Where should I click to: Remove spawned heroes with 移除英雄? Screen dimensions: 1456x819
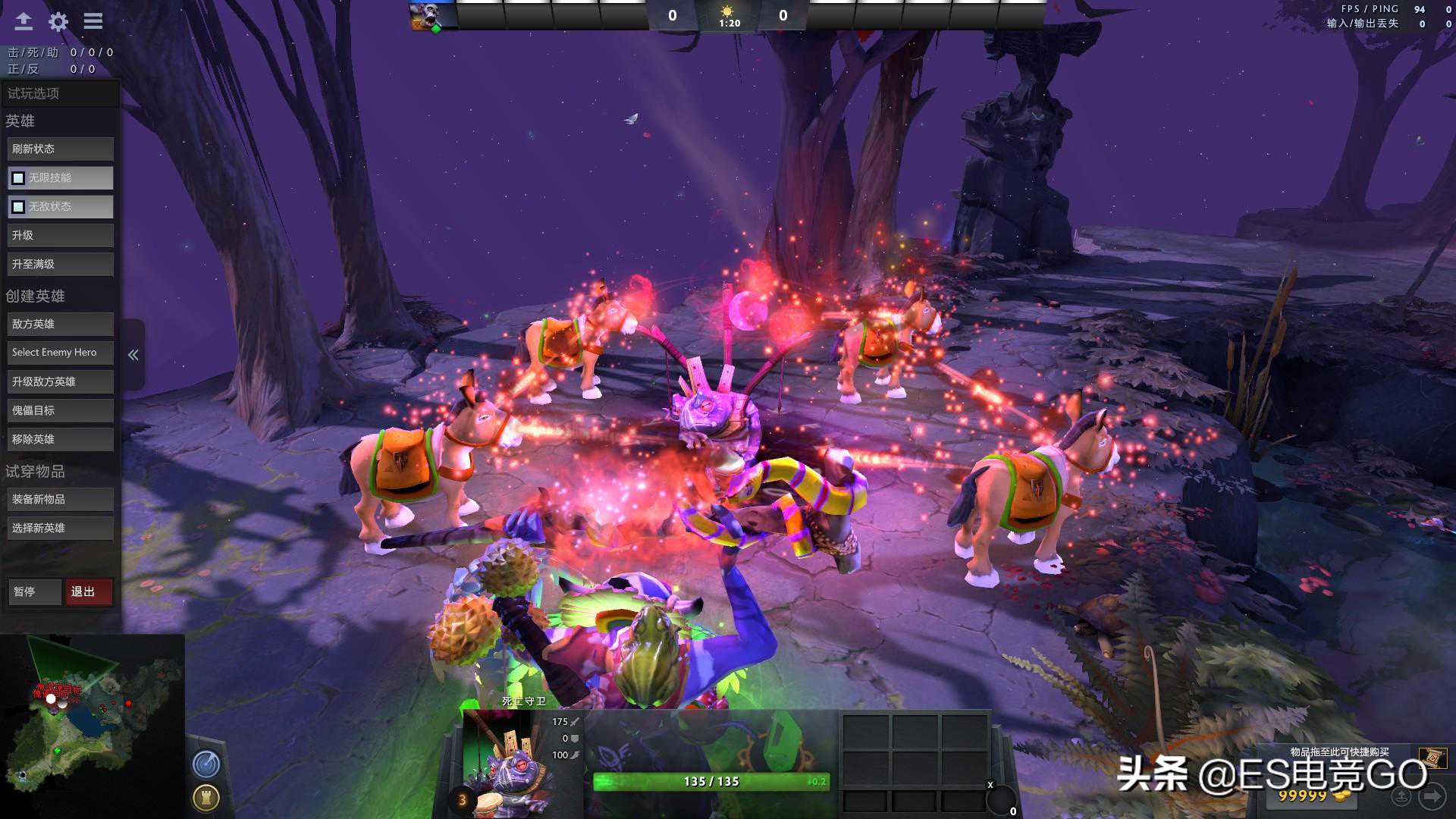point(61,439)
